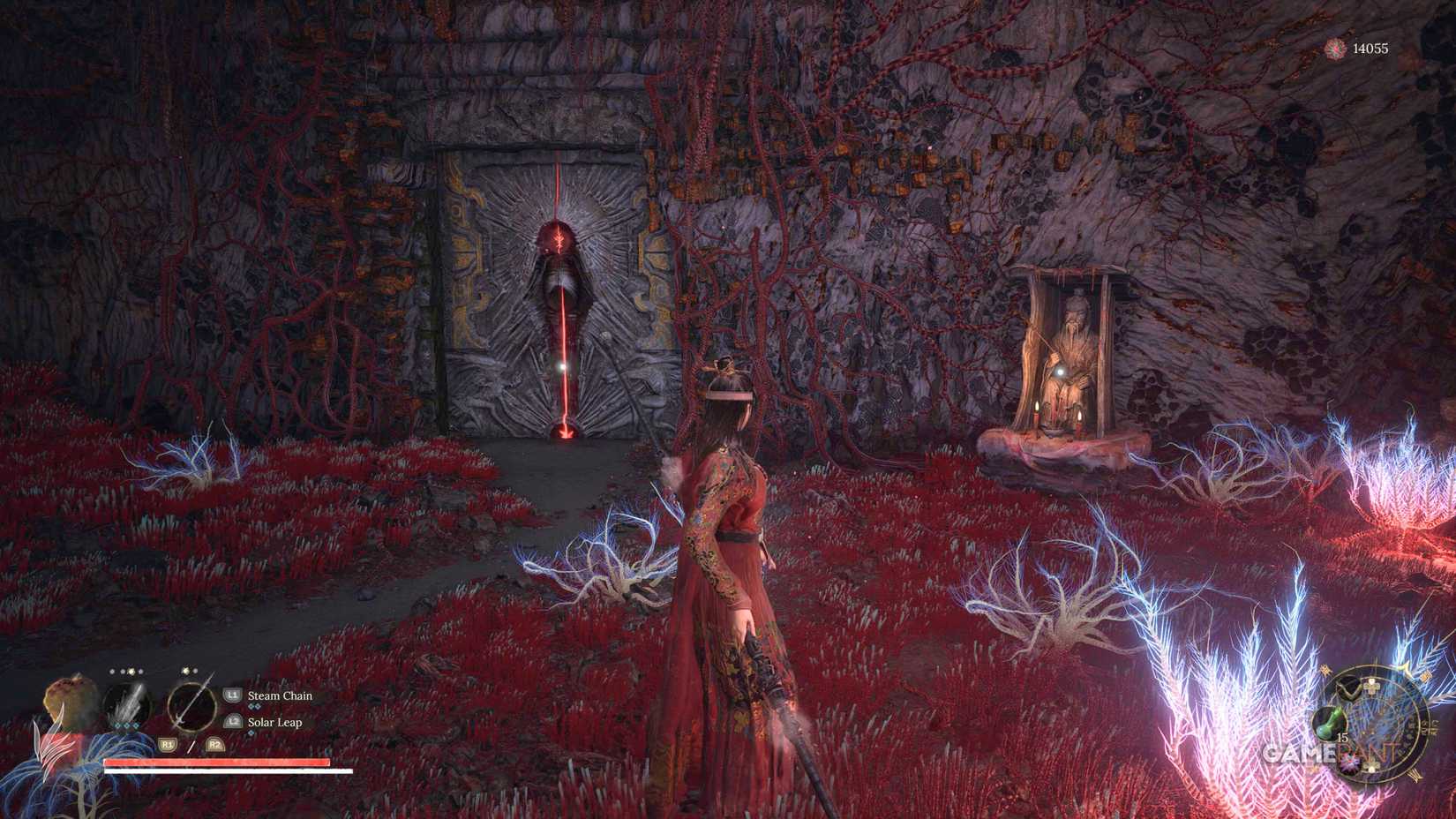Select the green healing flask in item wheel
This screenshot has height=819, width=1456.
pyautogui.click(x=1331, y=723)
